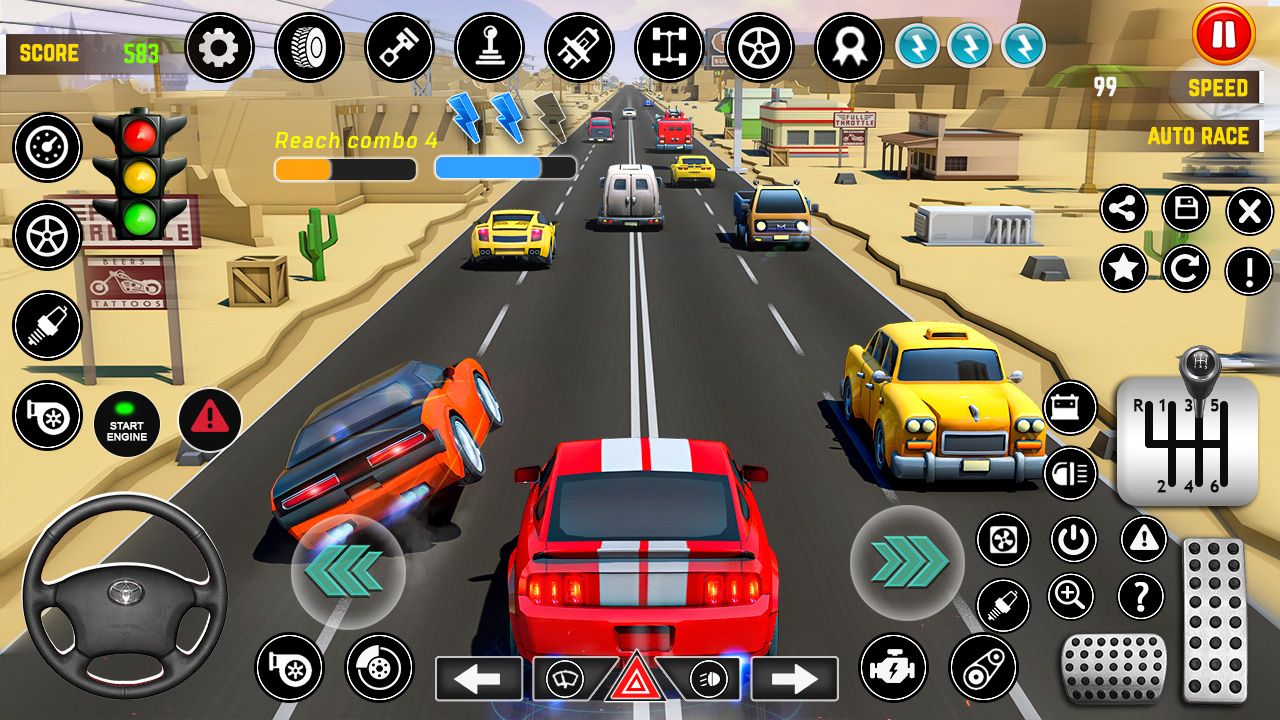
Task: Close with the X icon button
Action: 1249,211
